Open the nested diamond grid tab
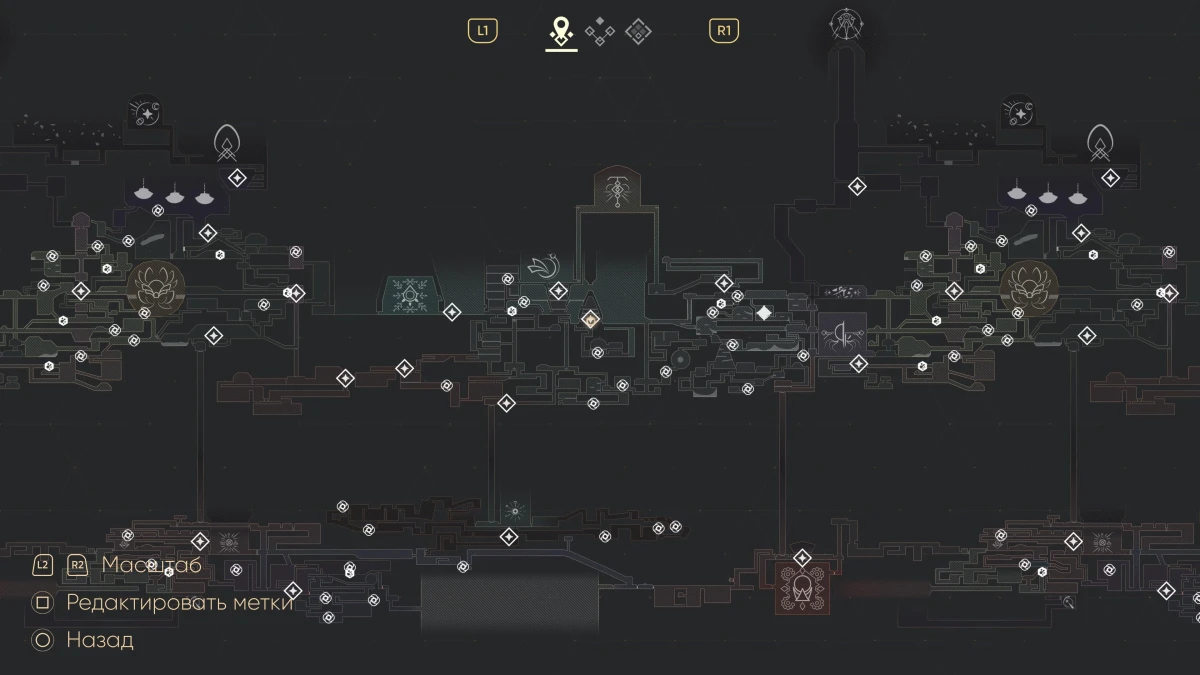Viewport: 1200px width, 675px height. [638, 32]
